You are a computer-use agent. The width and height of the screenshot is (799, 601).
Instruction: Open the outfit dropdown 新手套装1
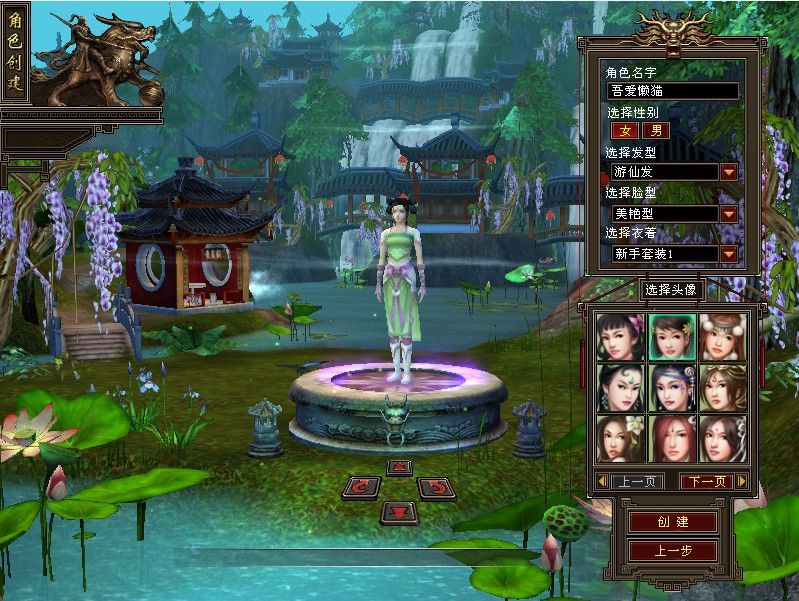click(x=729, y=254)
